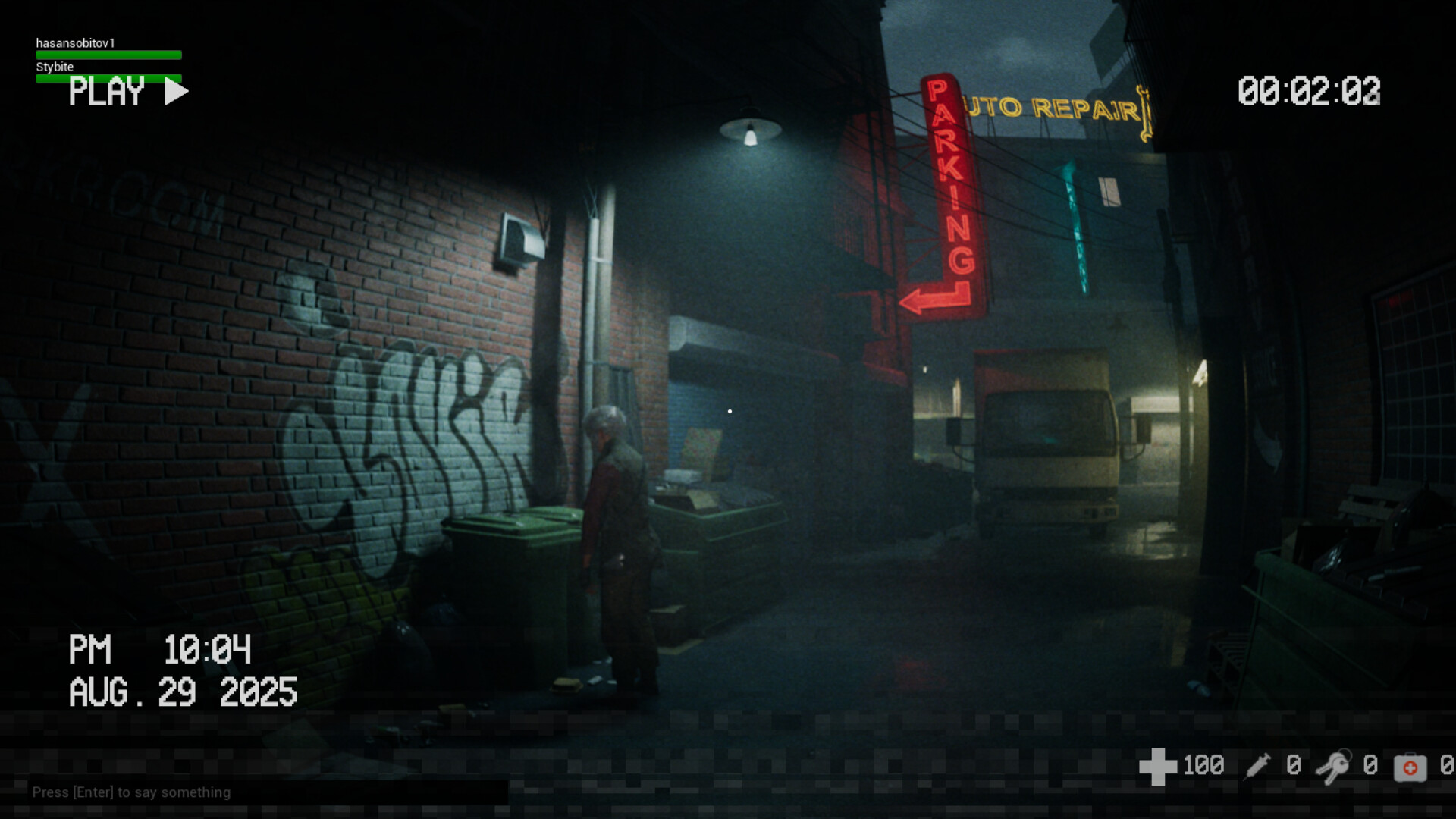The width and height of the screenshot is (1456, 819).
Task: Click the PM 10:04 timestamp overlay
Action: coord(160,650)
